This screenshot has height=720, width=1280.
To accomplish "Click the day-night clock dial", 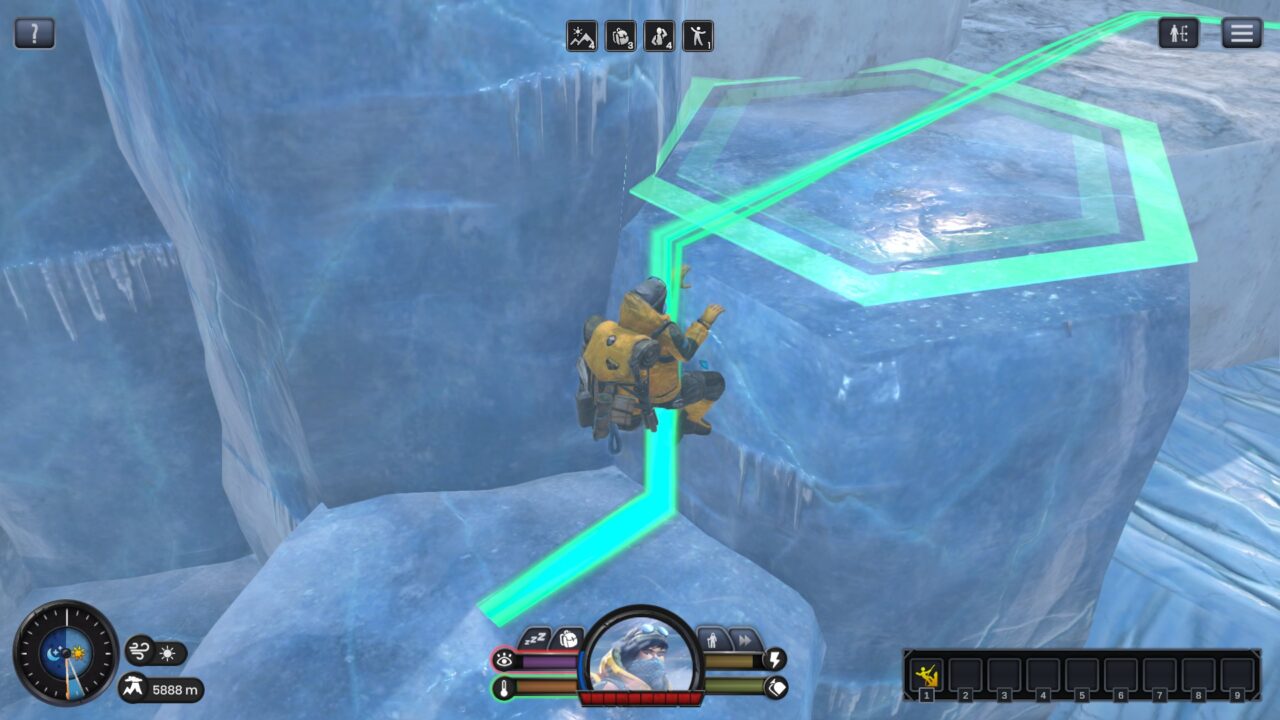I will (66, 653).
